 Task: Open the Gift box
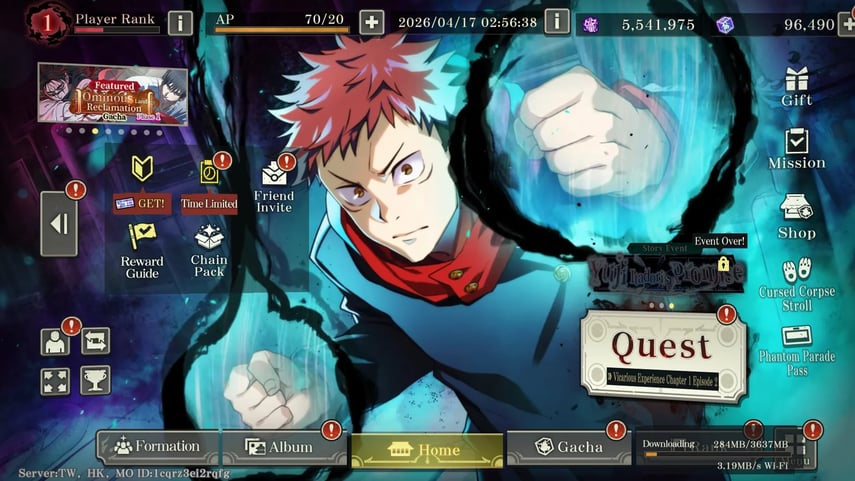click(797, 86)
